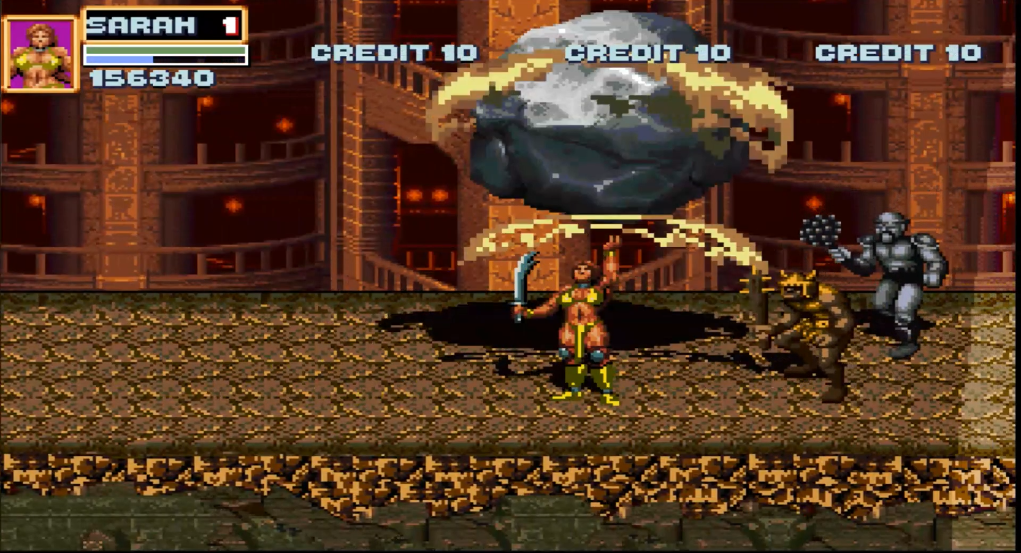Click Sarah's character portrait
1021x553 pixels.
[x=41, y=53]
